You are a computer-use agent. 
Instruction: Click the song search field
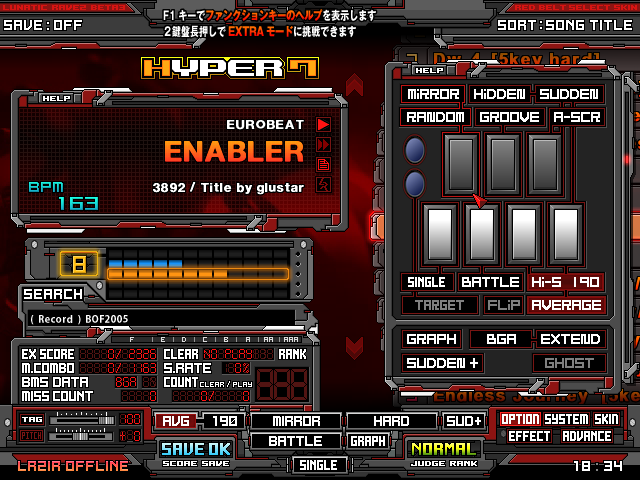(x=160, y=318)
